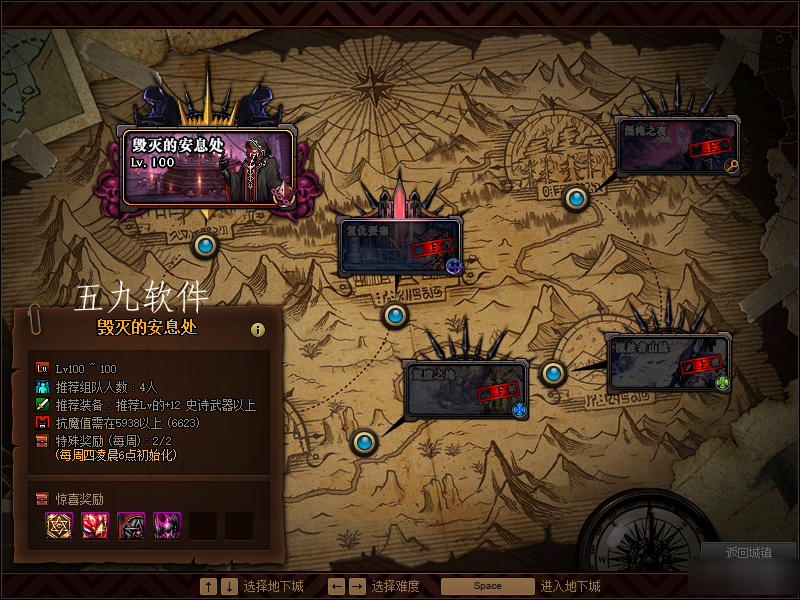Image resolution: width=800 pixels, height=600 pixels.
Task: Inspect the golden hexagram reward icon
Action: [60, 525]
